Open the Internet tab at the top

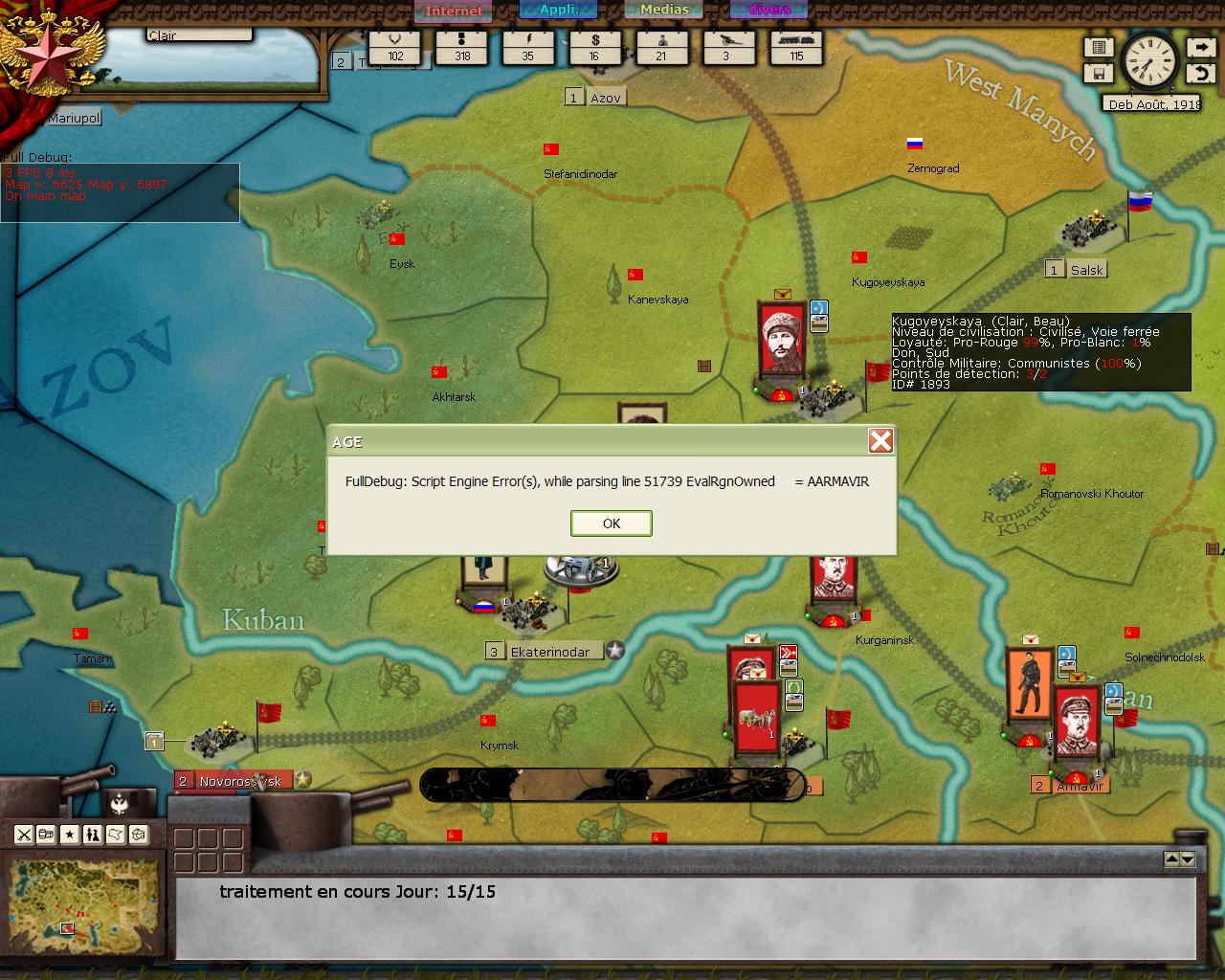click(454, 11)
